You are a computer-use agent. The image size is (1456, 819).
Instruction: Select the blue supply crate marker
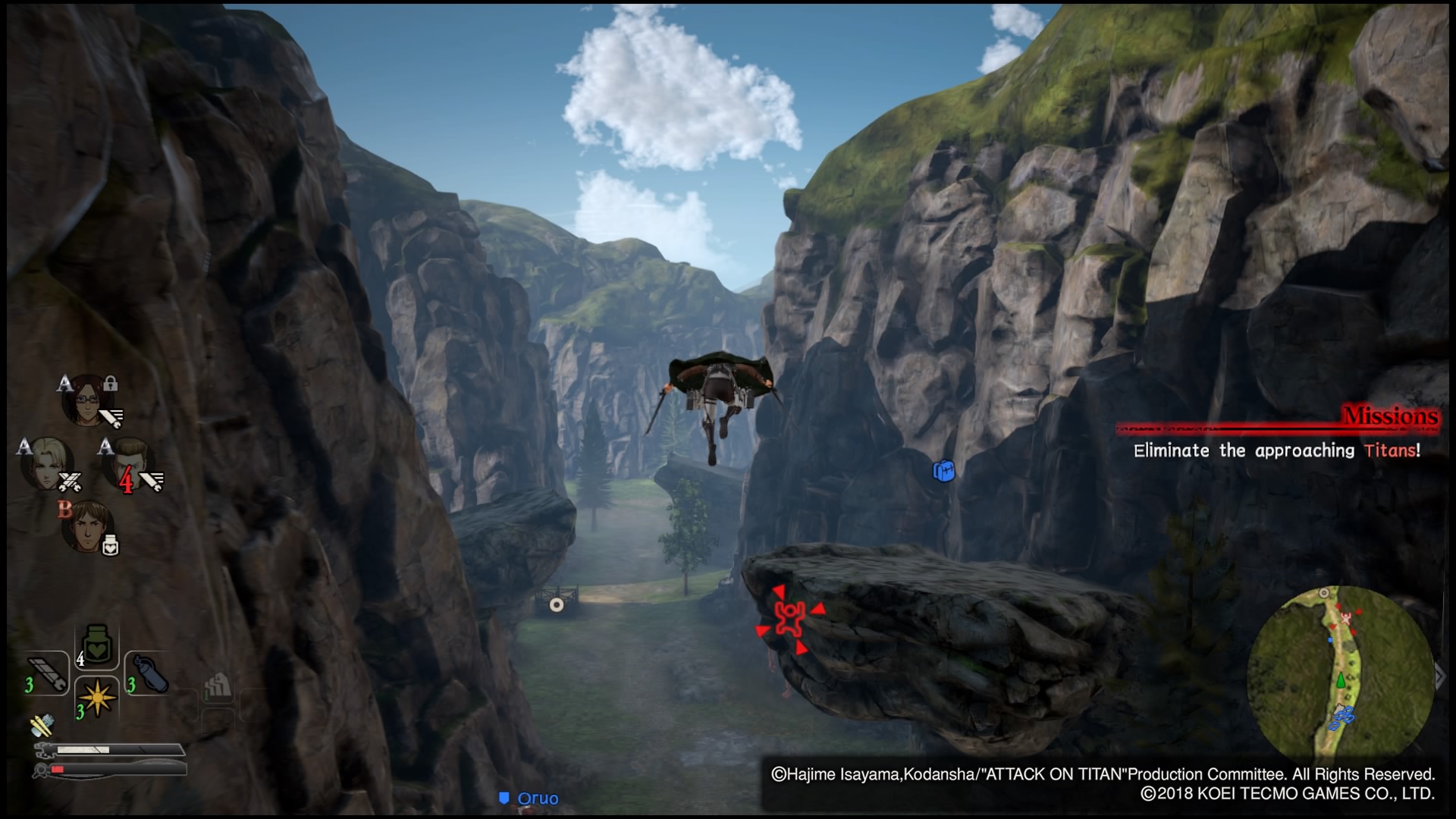[x=943, y=471]
